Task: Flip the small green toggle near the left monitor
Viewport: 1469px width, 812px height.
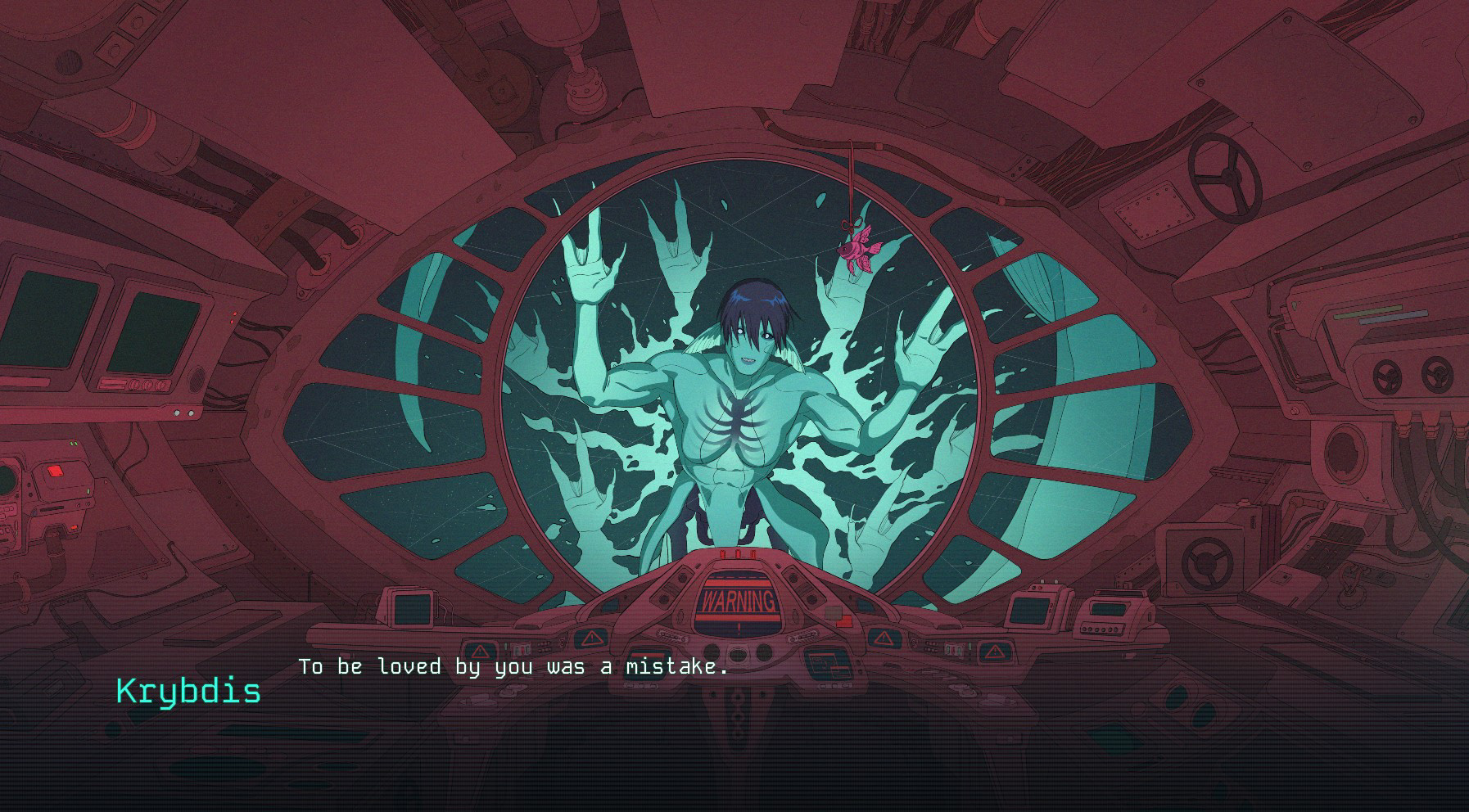Action: pyautogui.click(x=73, y=442)
